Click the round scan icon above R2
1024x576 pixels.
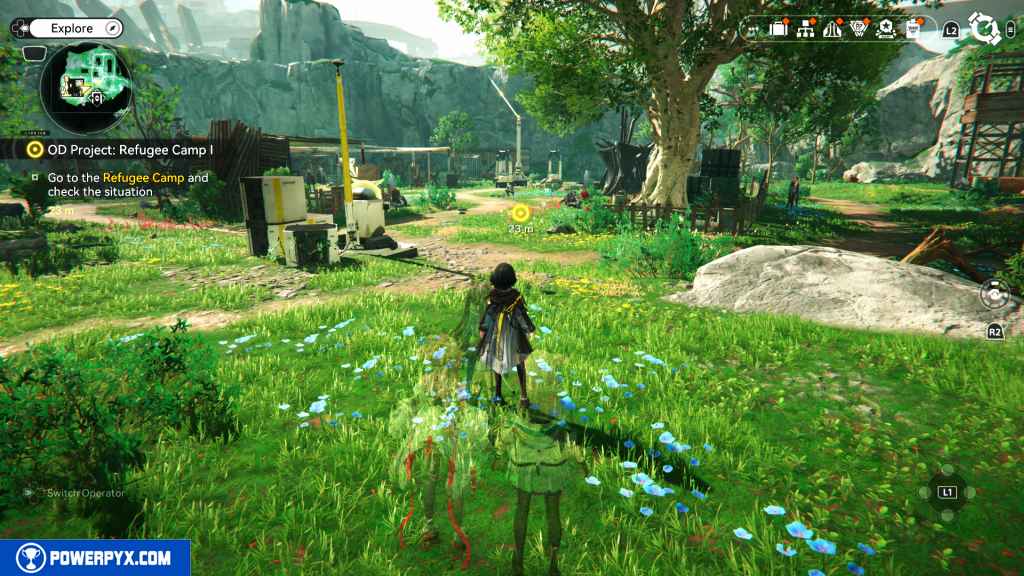click(994, 295)
